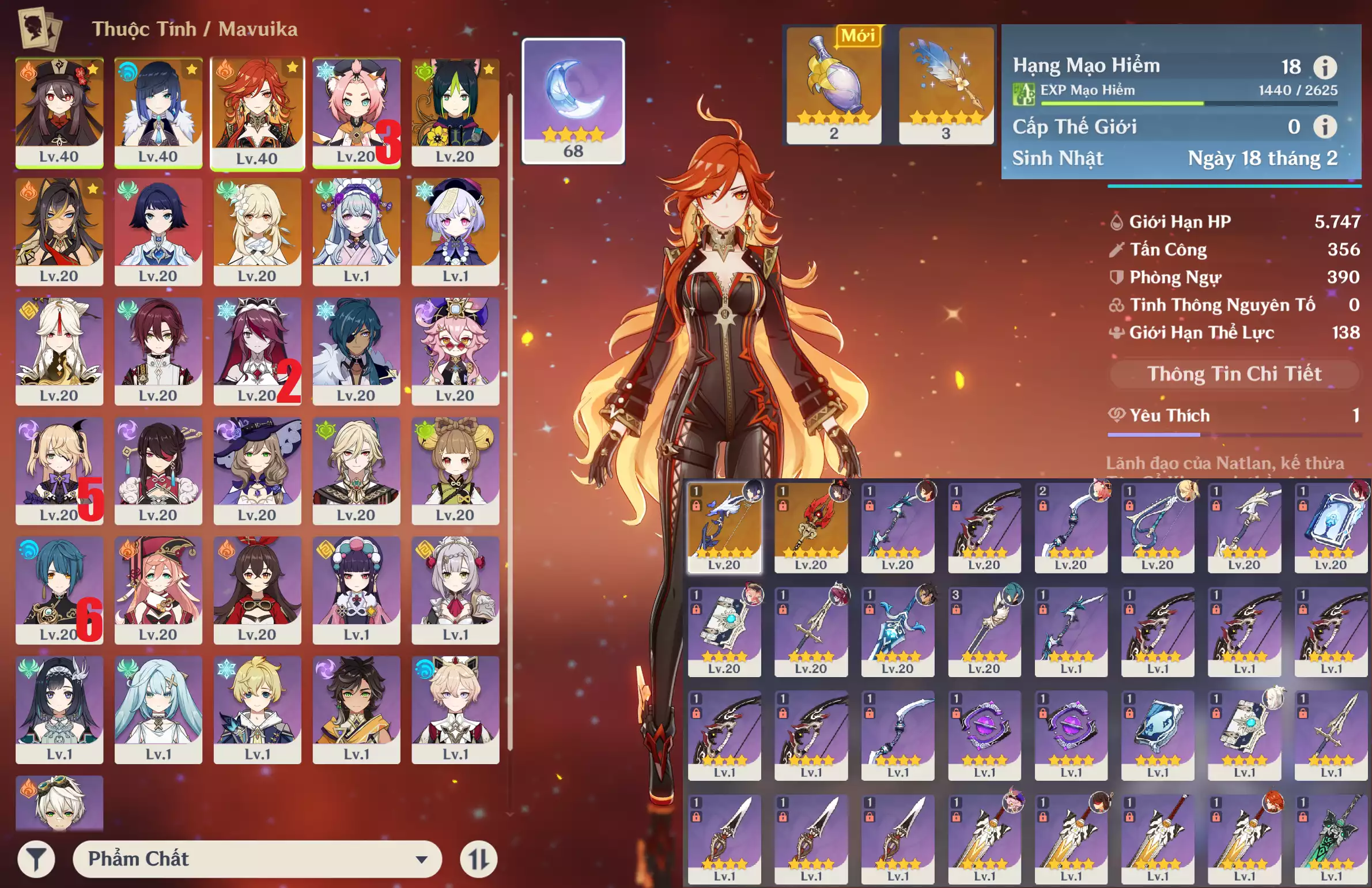Choose the Mavuika Lv.40 portrait
This screenshot has height=888, width=1372.
[x=257, y=112]
